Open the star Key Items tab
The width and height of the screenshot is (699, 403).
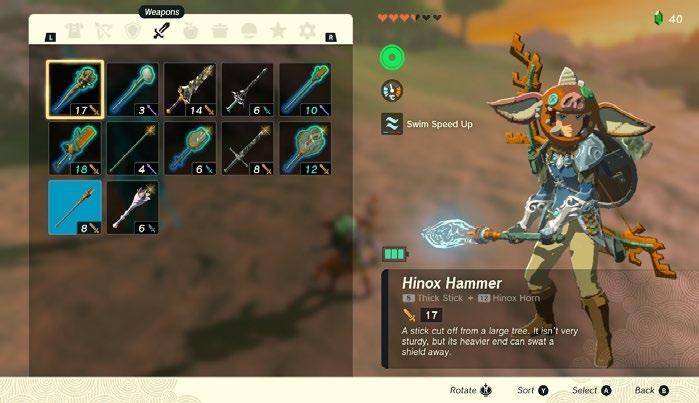pos(278,31)
